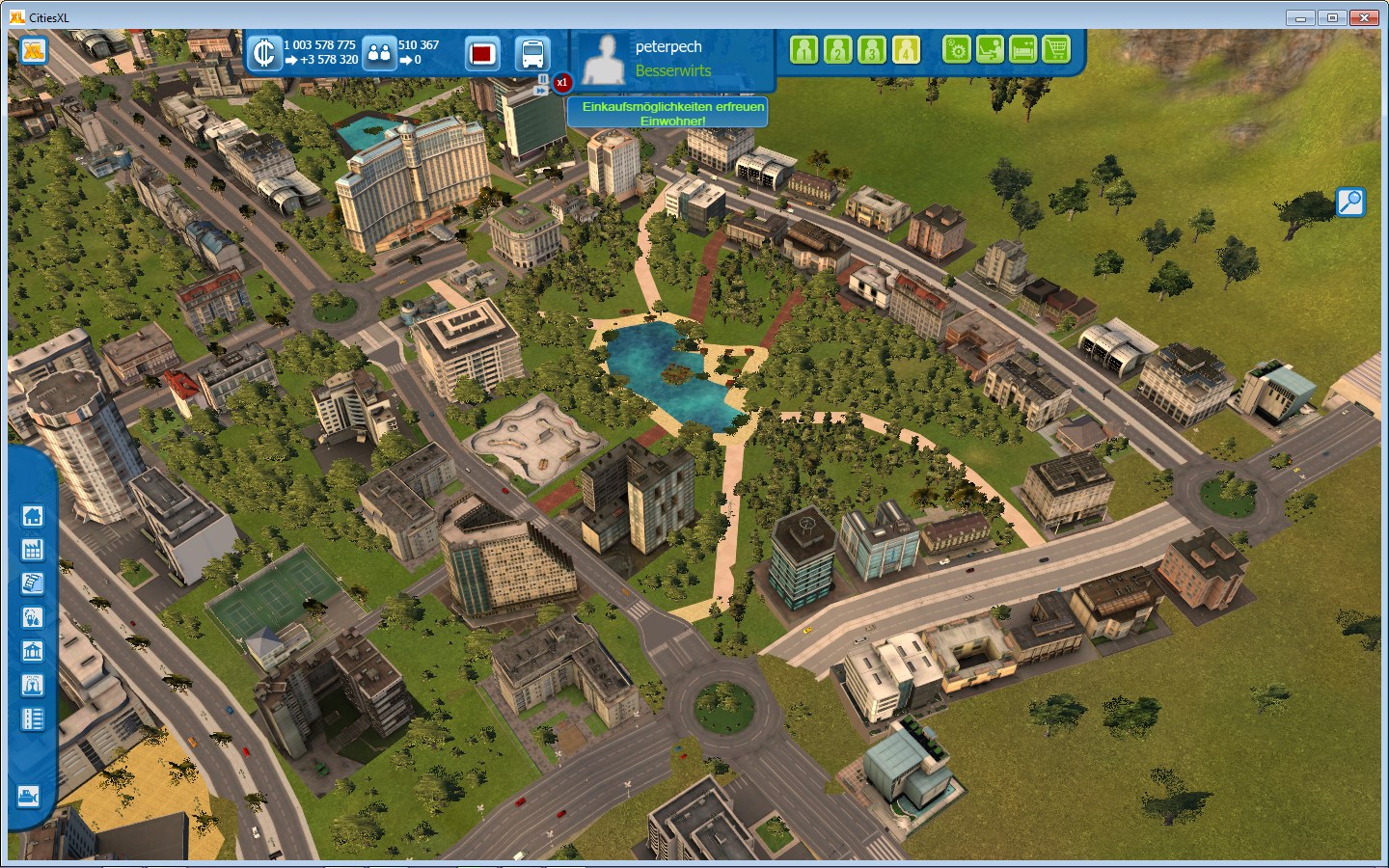Open the green hotel bed icon

click(1022, 49)
